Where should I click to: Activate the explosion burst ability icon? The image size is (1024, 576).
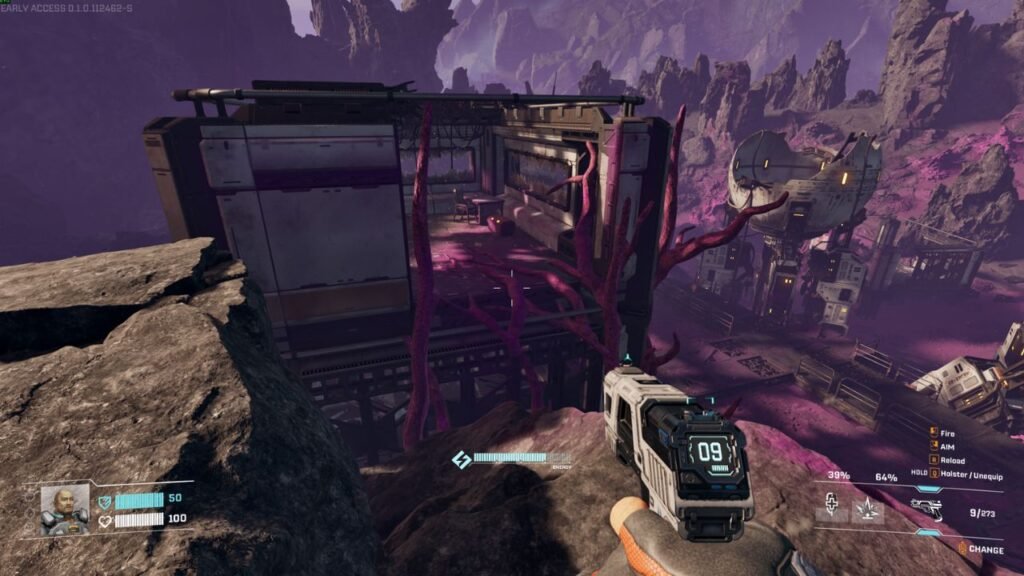point(868,509)
